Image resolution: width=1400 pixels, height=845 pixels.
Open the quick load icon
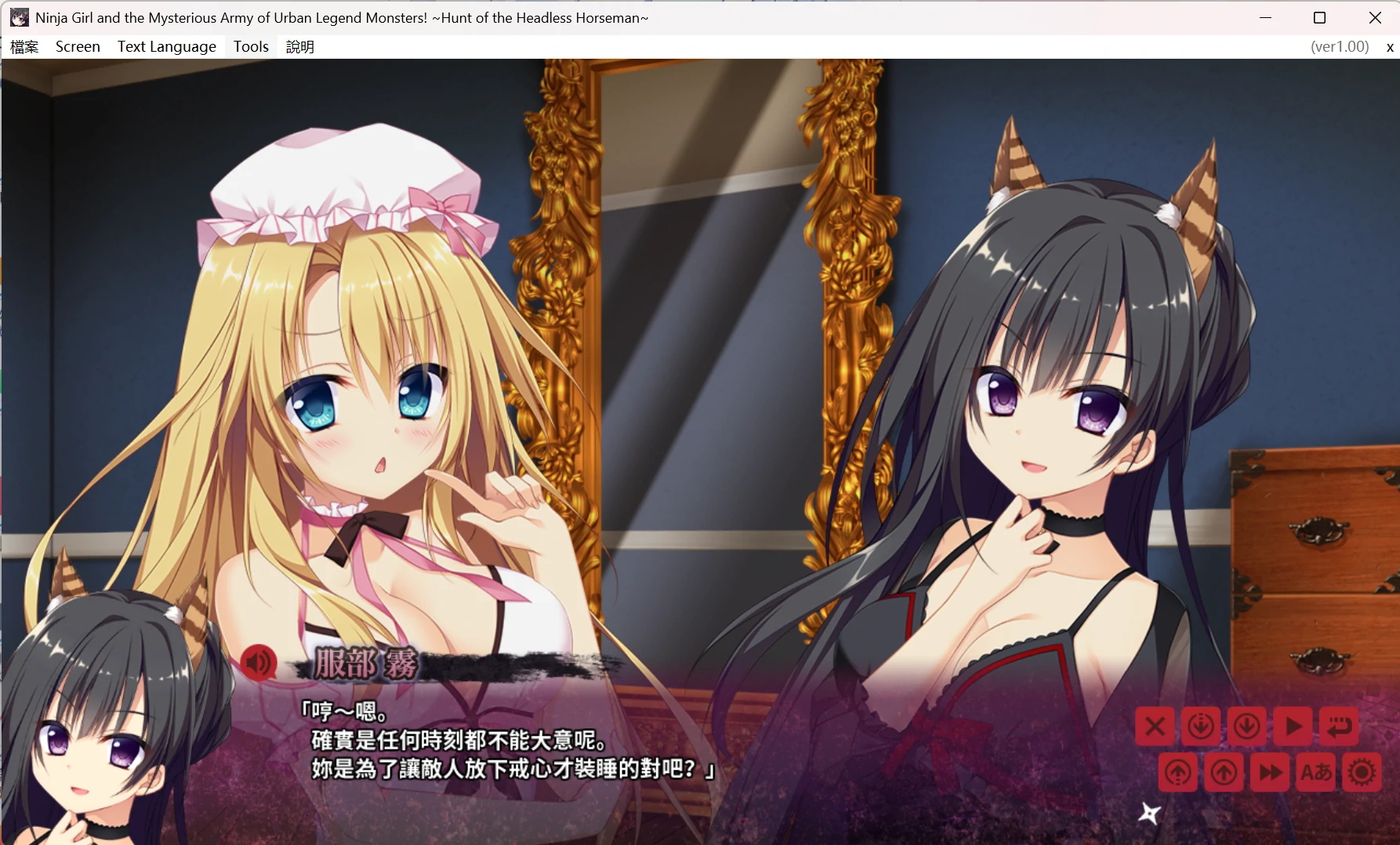tap(1178, 772)
